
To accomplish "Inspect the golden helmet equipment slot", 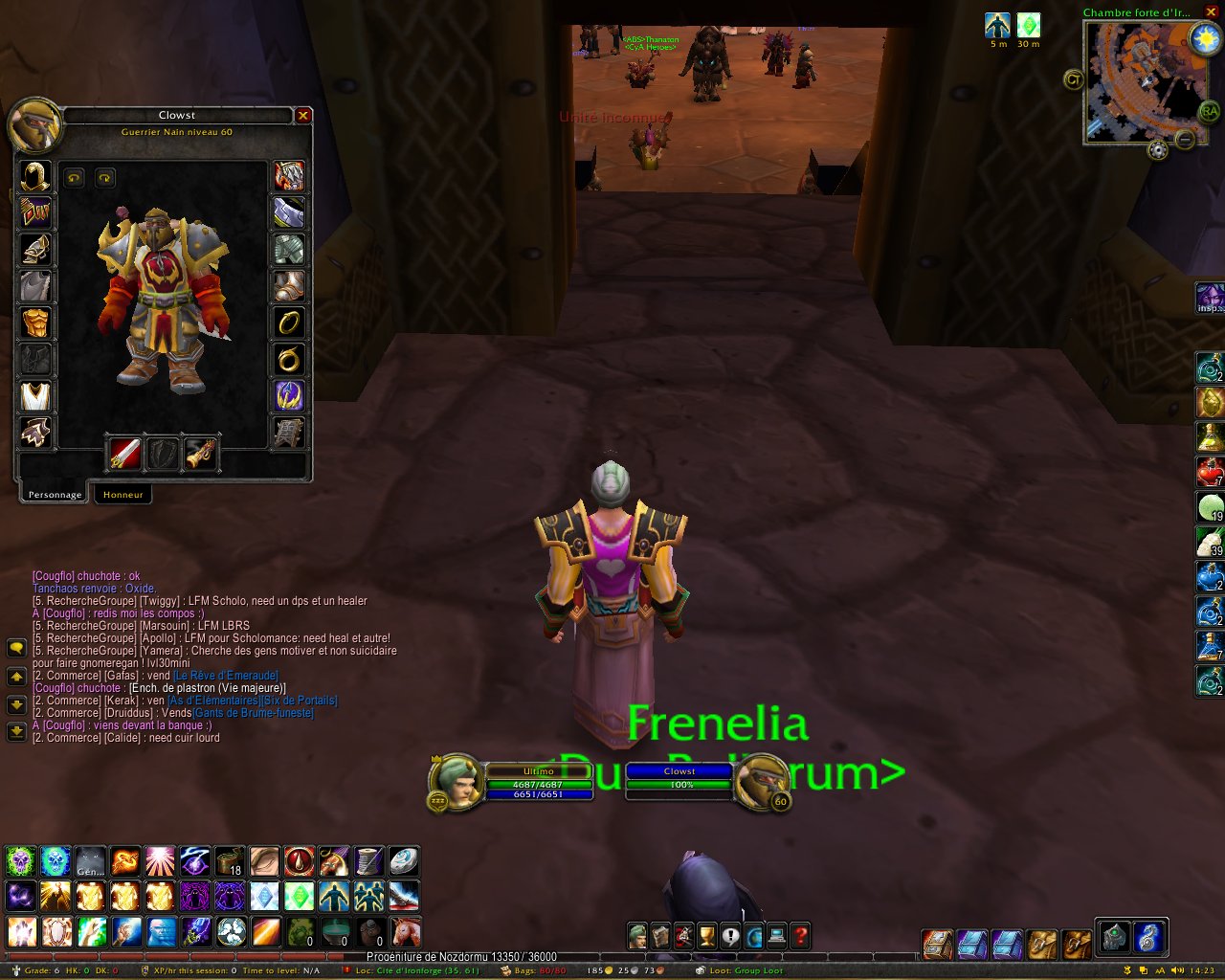I will click(35, 177).
